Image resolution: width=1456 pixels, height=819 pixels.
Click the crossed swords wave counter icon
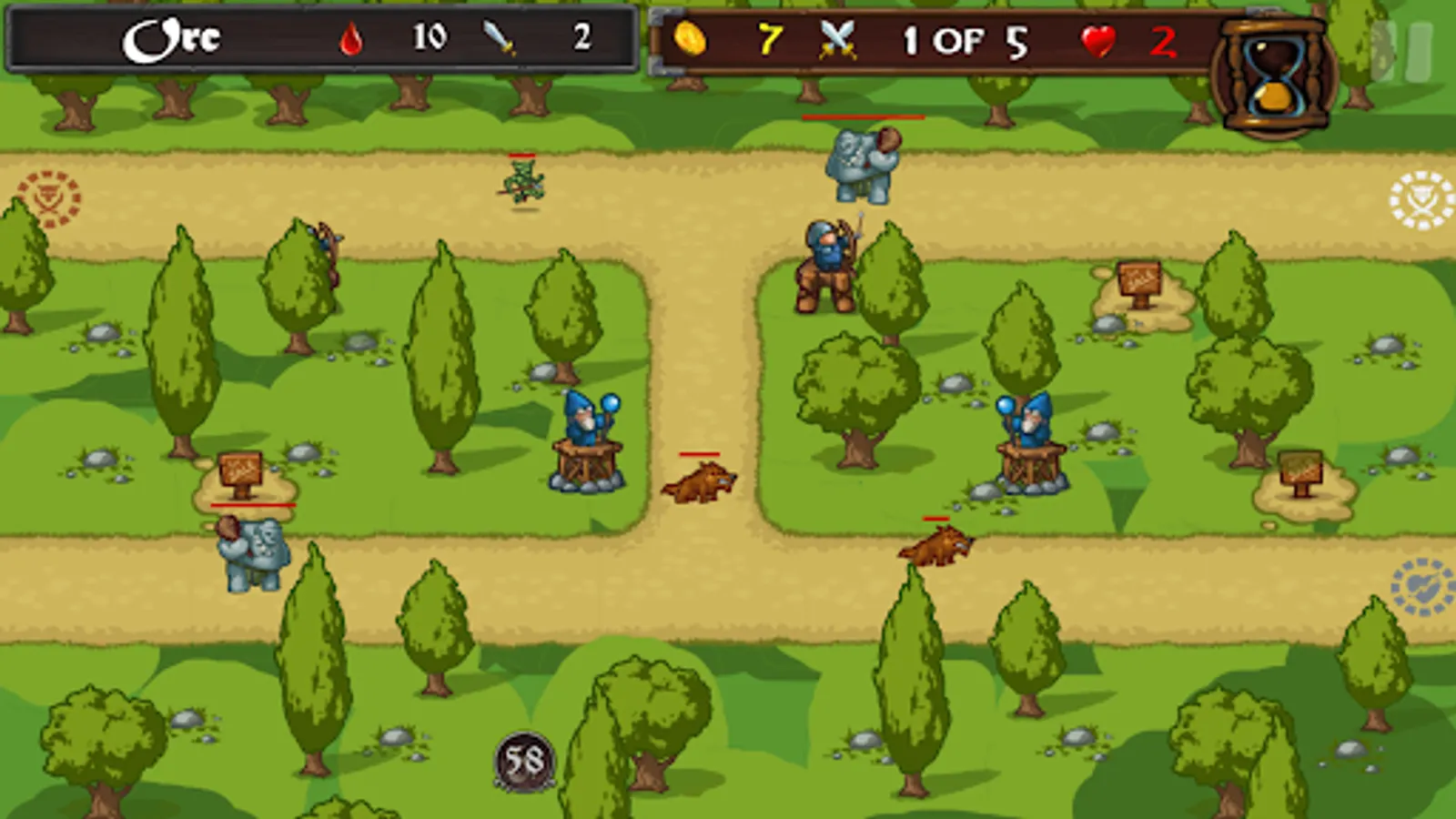837,38
